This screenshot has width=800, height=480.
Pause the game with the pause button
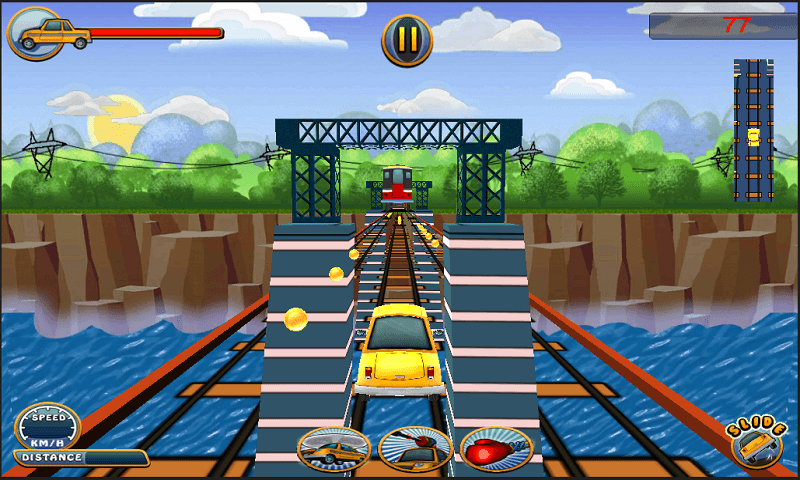[x=407, y=40]
